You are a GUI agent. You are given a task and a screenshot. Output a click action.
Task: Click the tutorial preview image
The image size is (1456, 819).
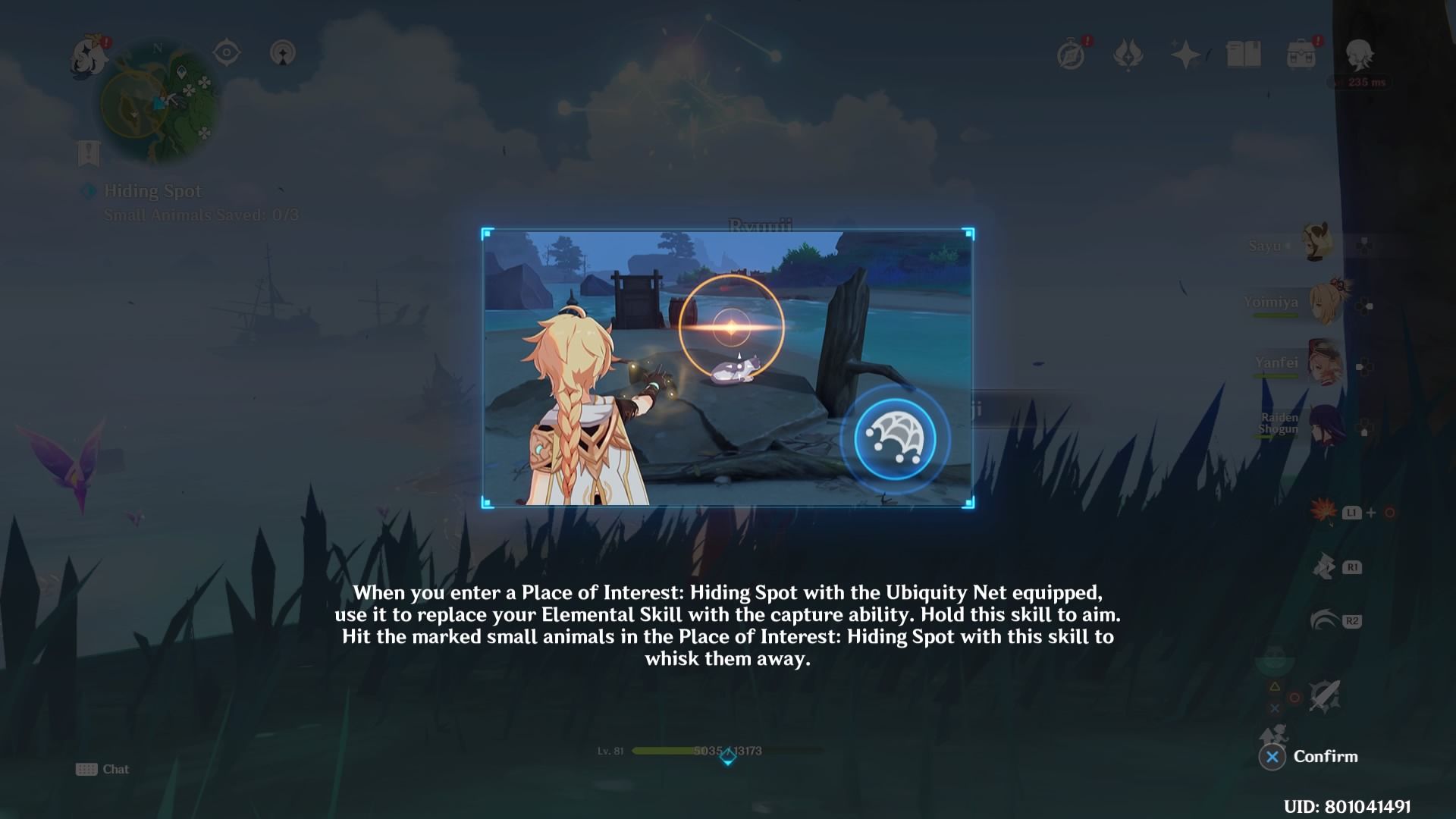pyautogui.click(x=727, y=368)
